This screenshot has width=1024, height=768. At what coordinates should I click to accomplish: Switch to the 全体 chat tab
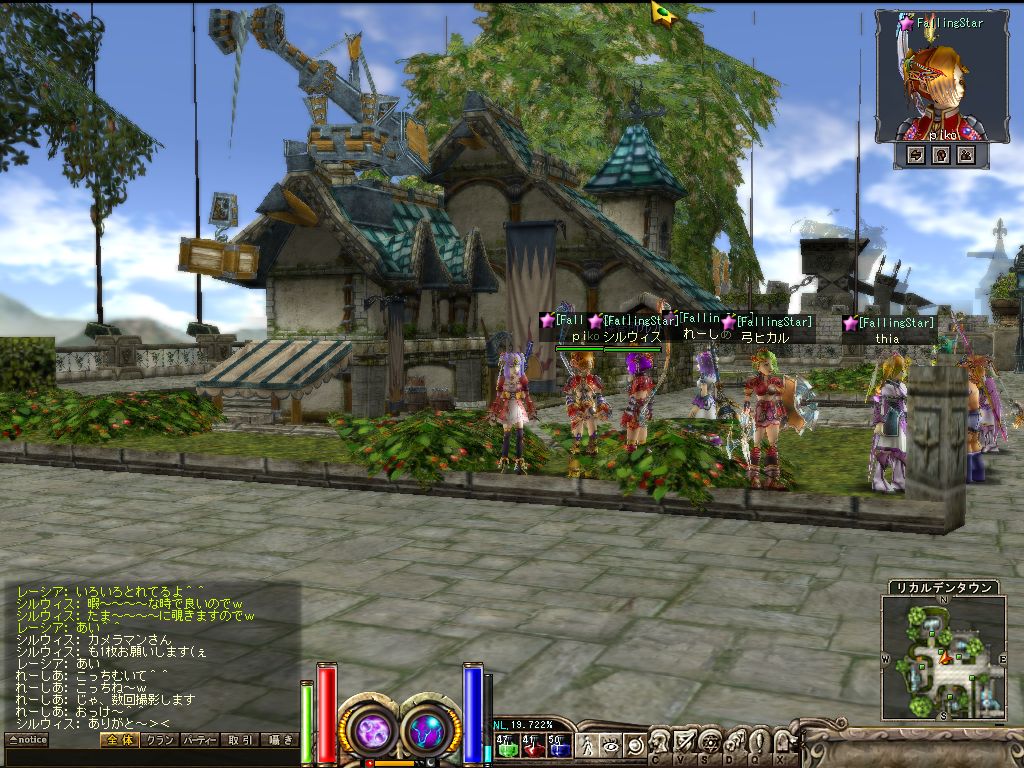click(118, 740)
